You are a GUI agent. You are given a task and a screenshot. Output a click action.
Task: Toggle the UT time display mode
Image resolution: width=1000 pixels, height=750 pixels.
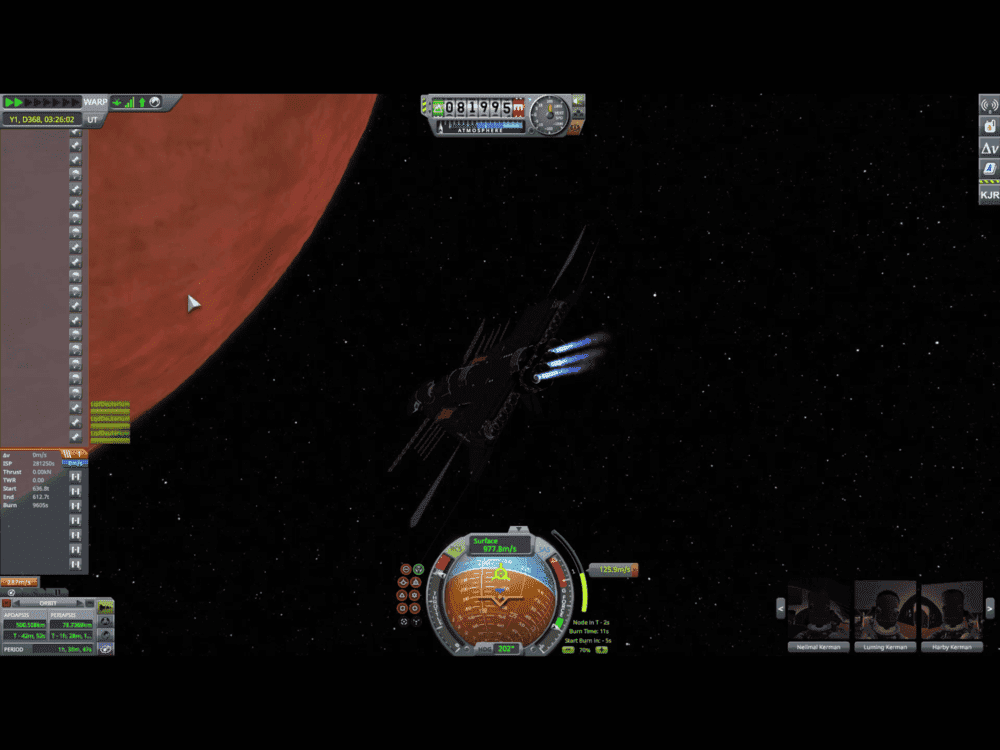(x=92, y=119)
